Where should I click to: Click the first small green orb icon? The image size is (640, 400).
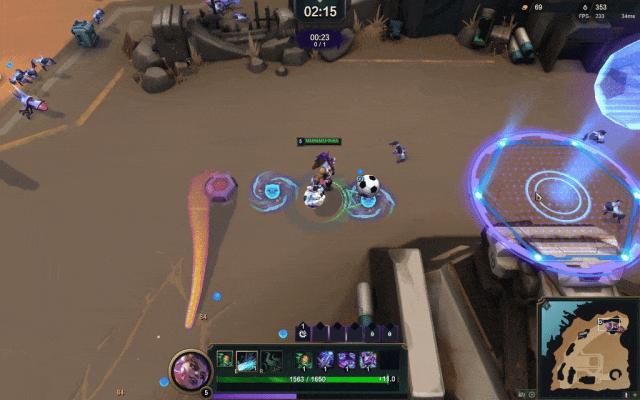[225, 360]
